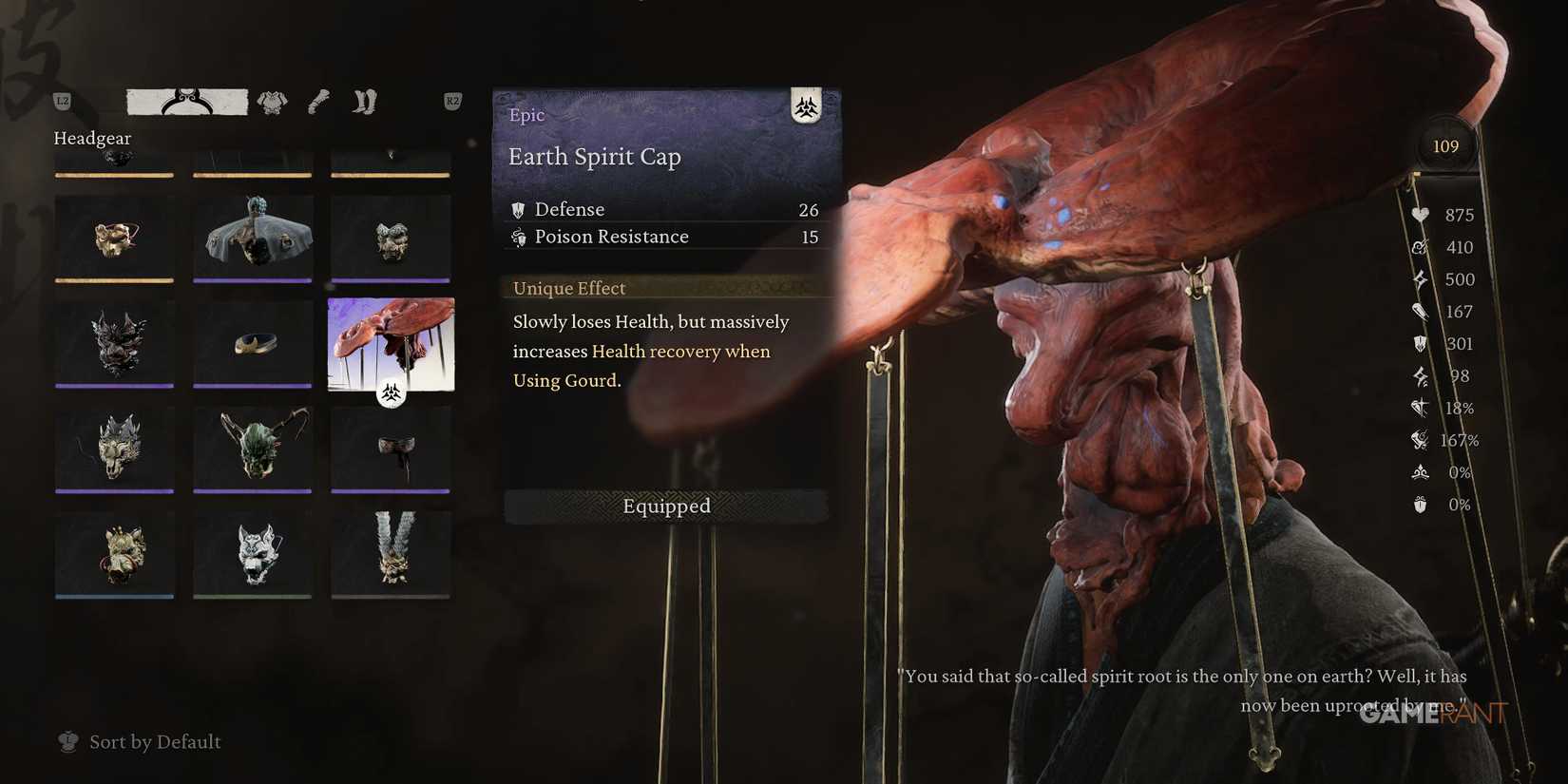Click the heart icon beside the 875 health stat

[x=1420, y=215]
